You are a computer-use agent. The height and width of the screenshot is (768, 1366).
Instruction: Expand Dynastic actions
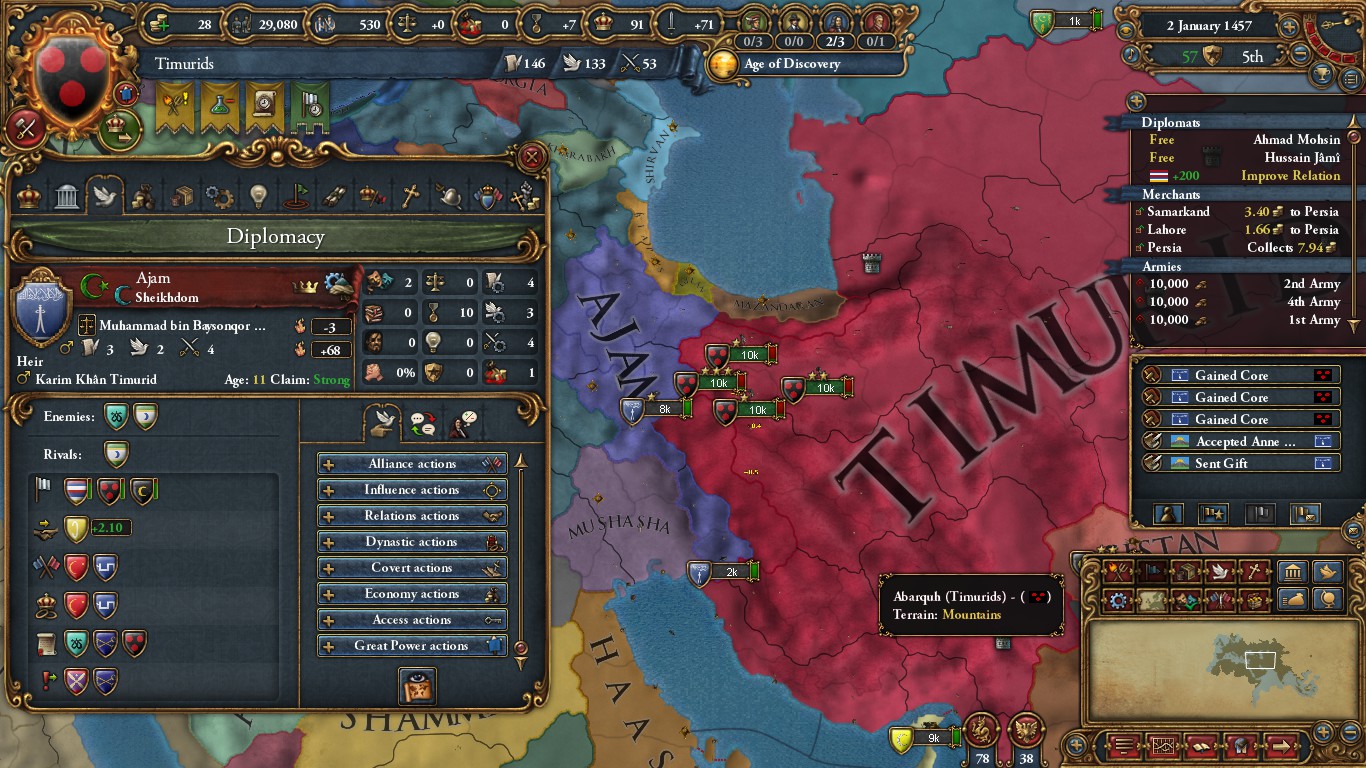pyautogui.click(x=413, y=541)
